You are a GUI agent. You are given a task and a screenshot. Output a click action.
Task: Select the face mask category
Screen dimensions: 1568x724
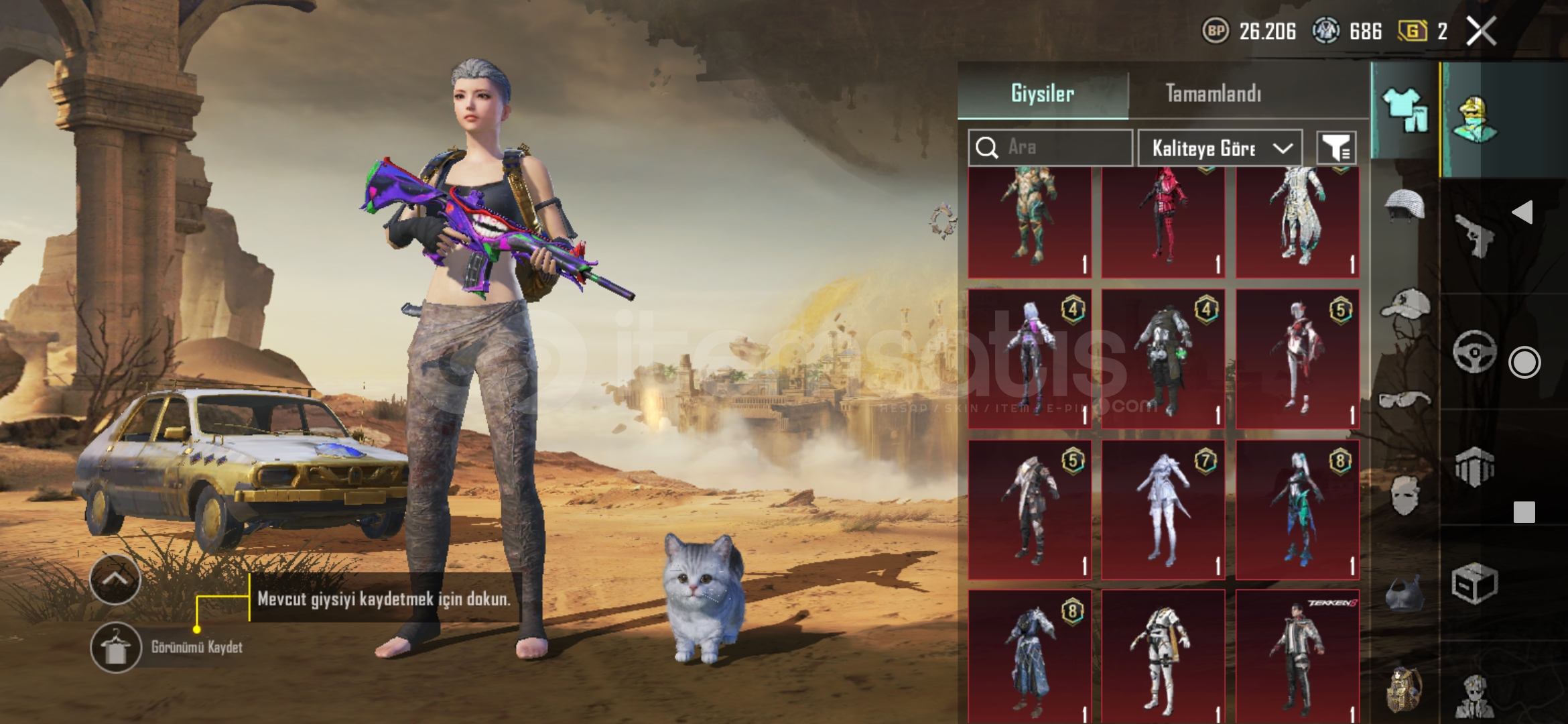click(1404, 496)
